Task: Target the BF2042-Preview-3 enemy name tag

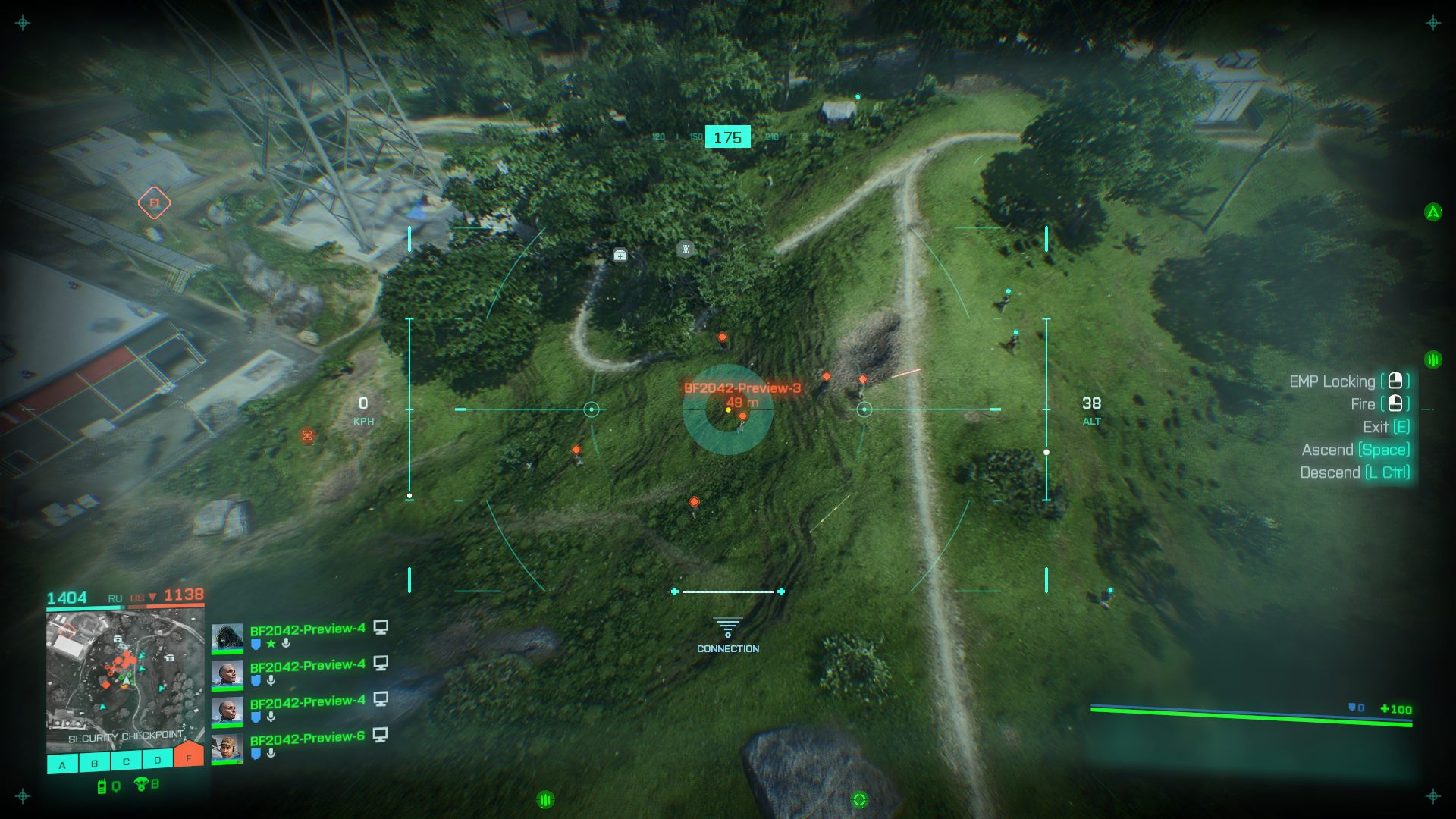Action: 742,388
